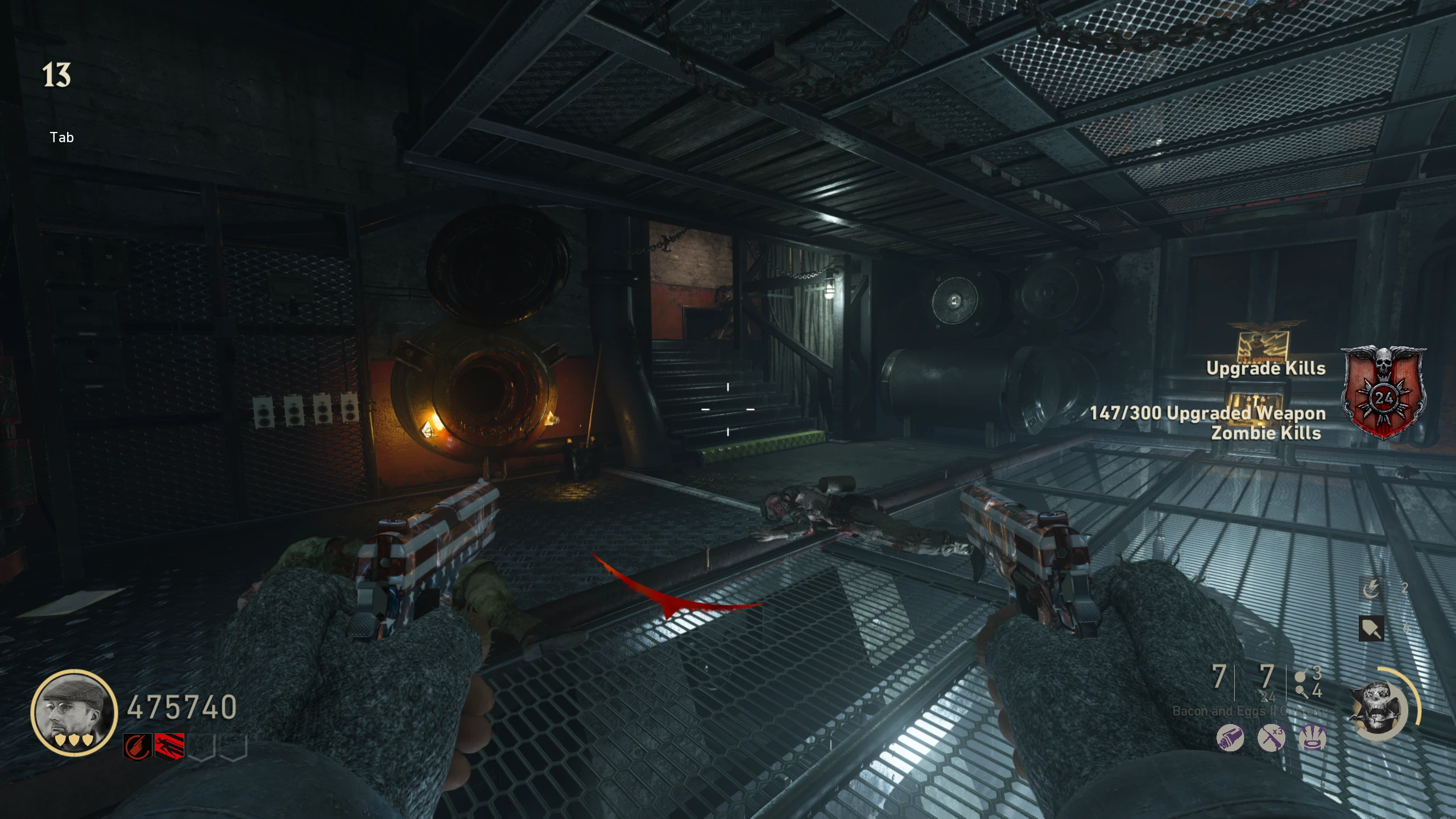Use the purple bullet-belt consumable
This screenshot has width=1456, height=819.
(1230, 738)
